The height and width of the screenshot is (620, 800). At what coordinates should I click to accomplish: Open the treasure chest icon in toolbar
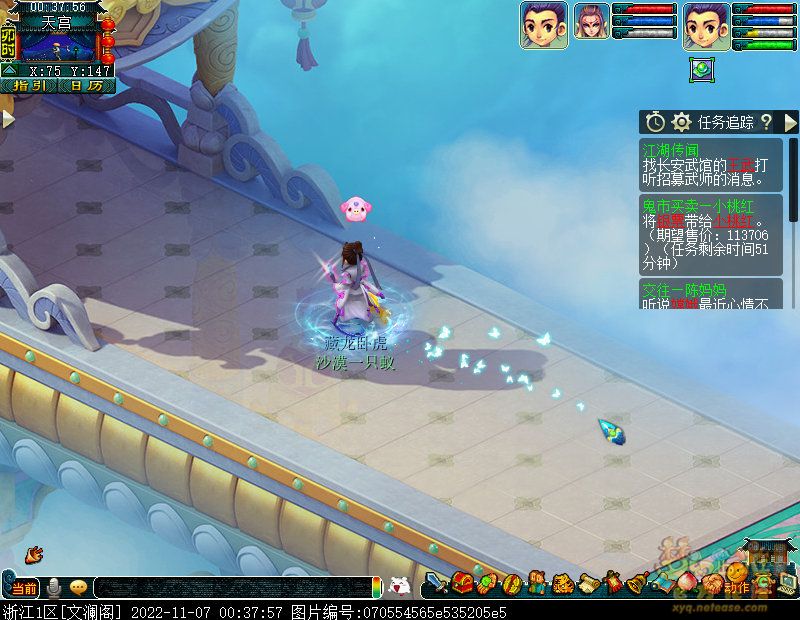click(x=462, y=583)
